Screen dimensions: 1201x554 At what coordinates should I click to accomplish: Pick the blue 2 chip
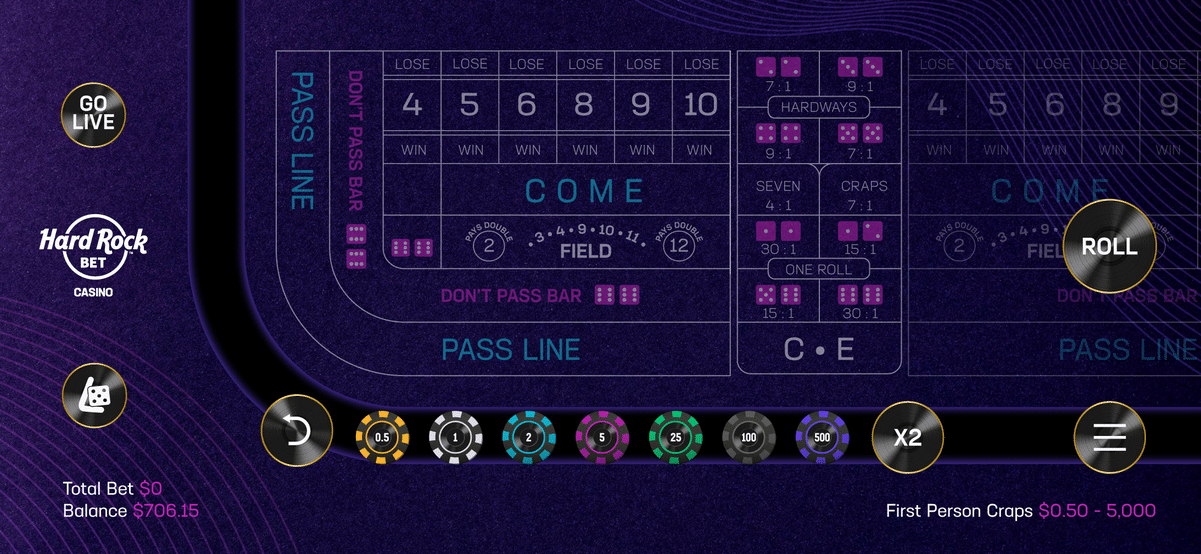[x=529, y=437]
